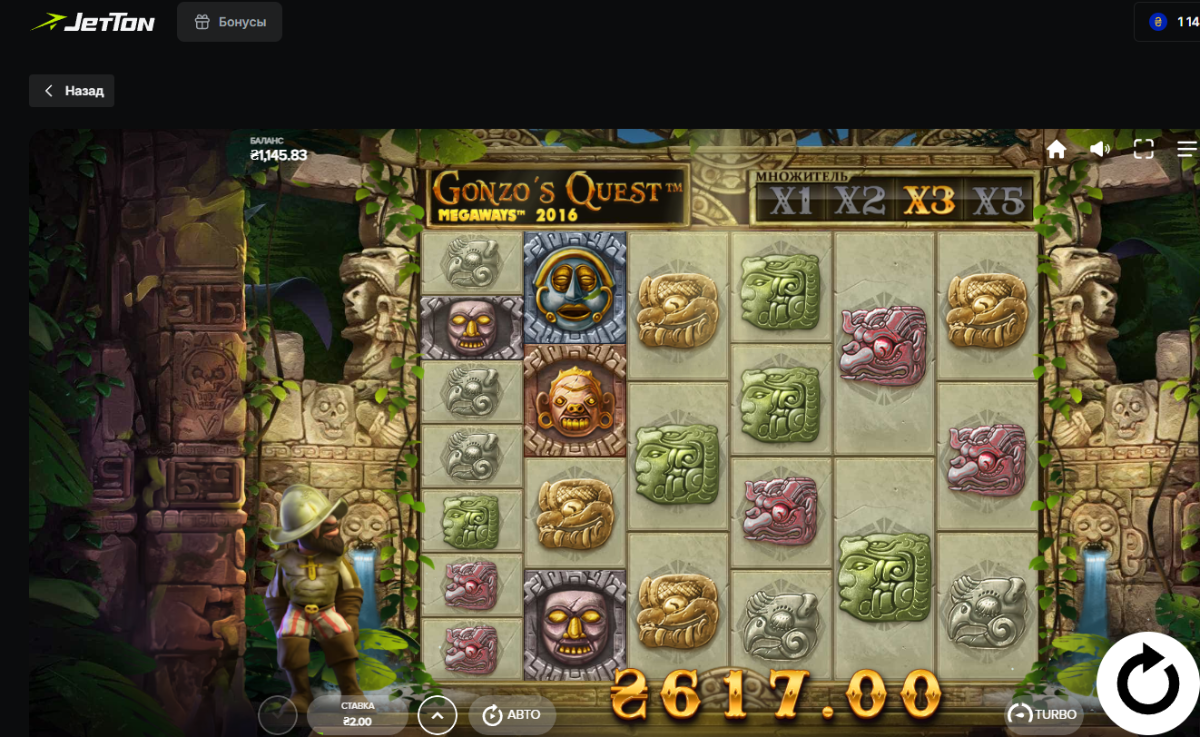Click the JetTon logo
1200x737 pixels.
coord(93,22)
